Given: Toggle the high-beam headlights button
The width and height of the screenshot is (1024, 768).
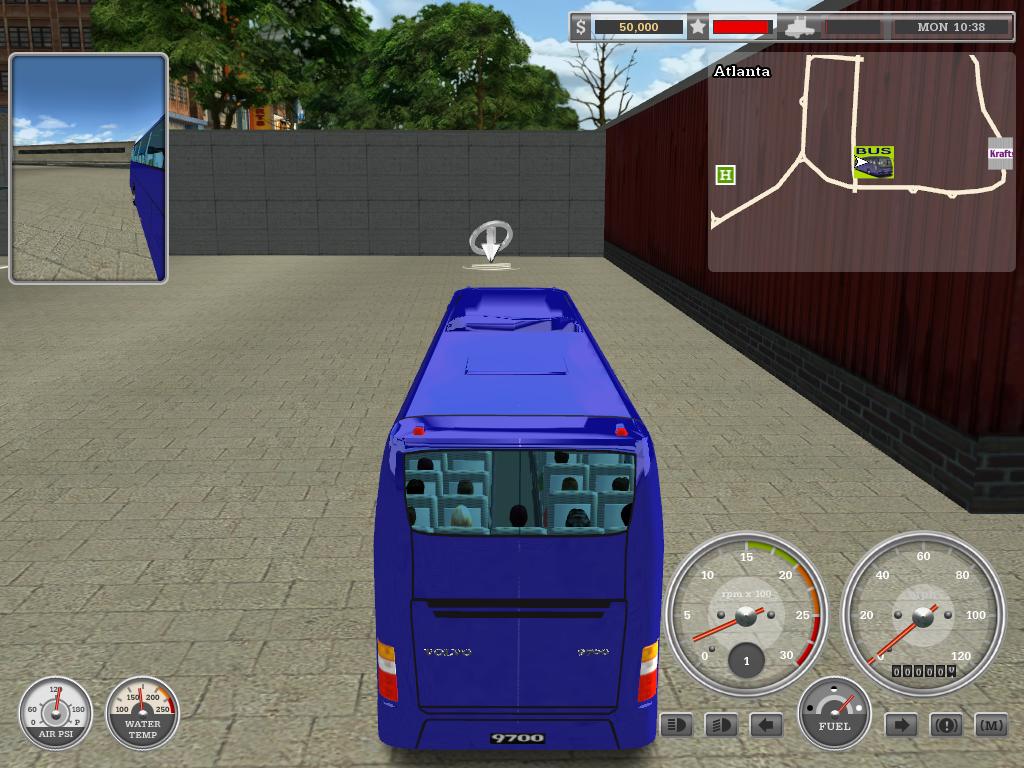Looking at the screenshot, I should (721, 725).
